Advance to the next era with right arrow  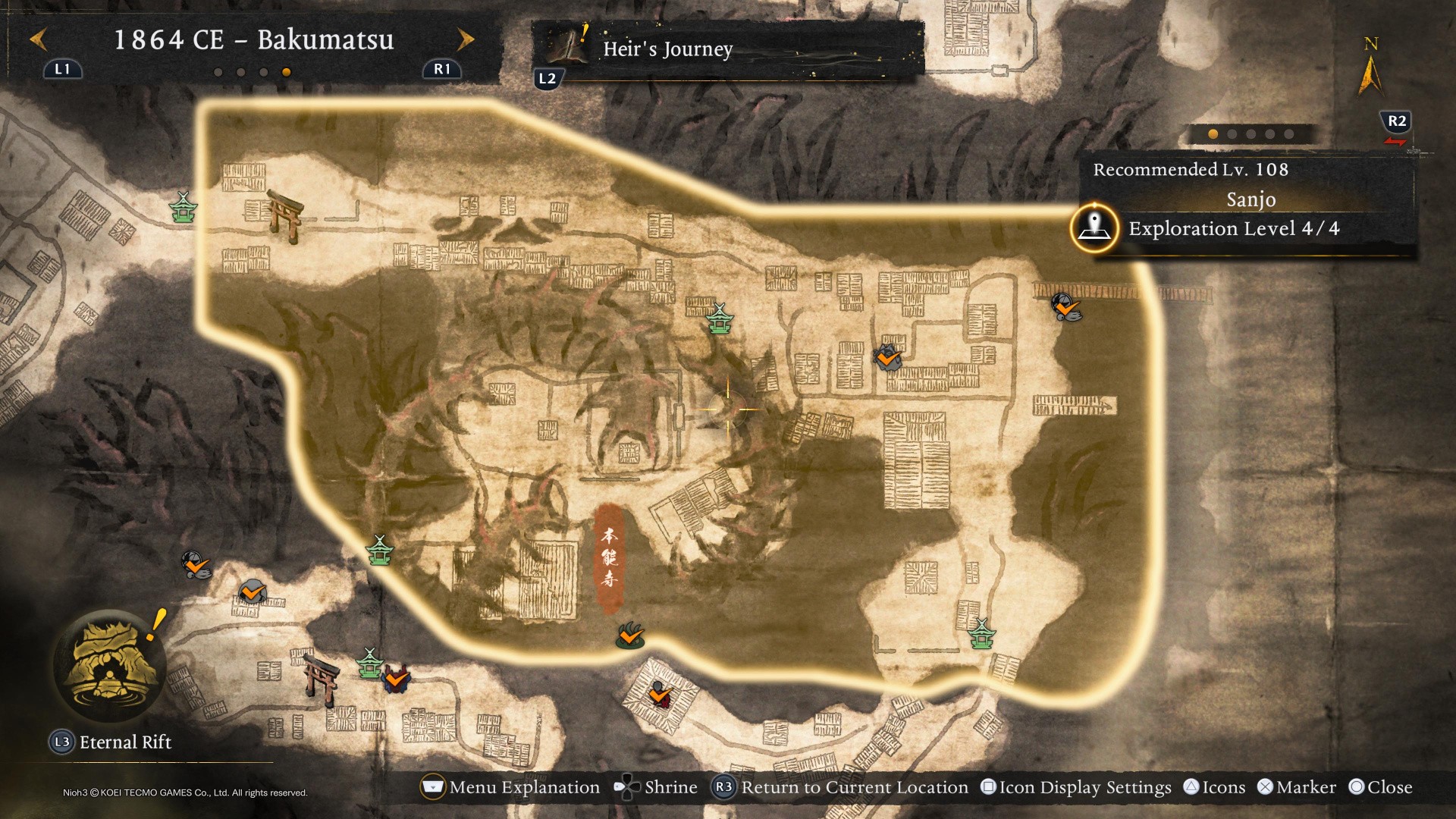(465, 39)
